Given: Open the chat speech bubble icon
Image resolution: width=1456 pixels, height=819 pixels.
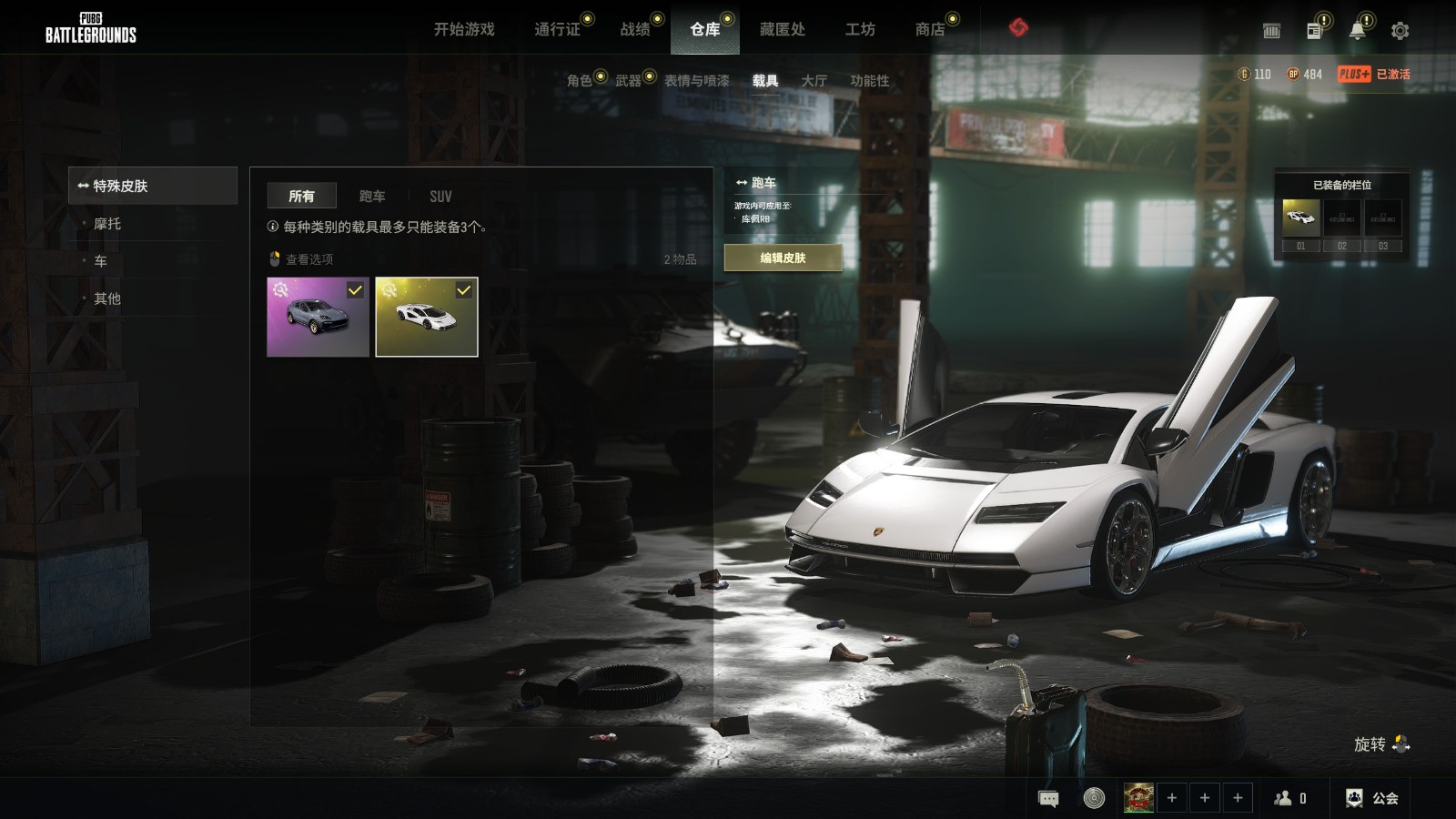Looking at the screenshot, I should [1048, 799].
